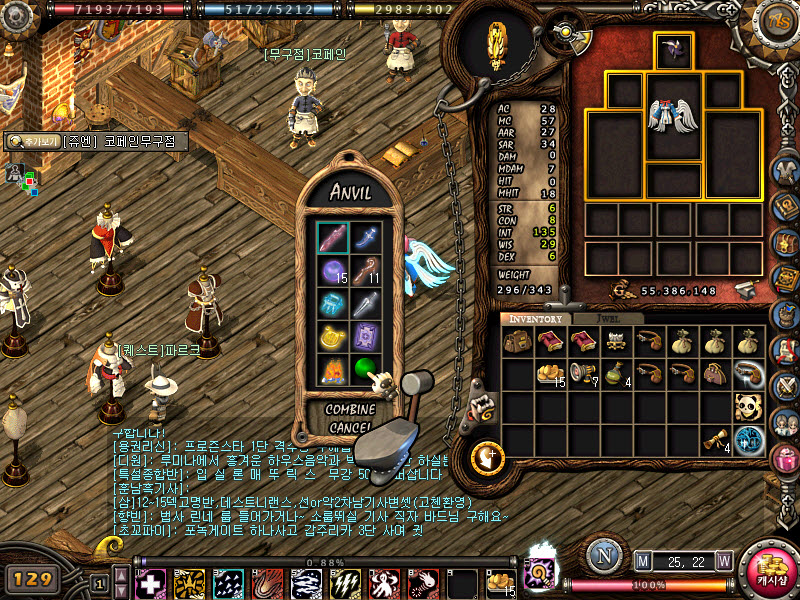The height and width of the screenshot is (600, 800).
Task: Select the gold nuggets stack in inventory
Action: click(550, 374)
